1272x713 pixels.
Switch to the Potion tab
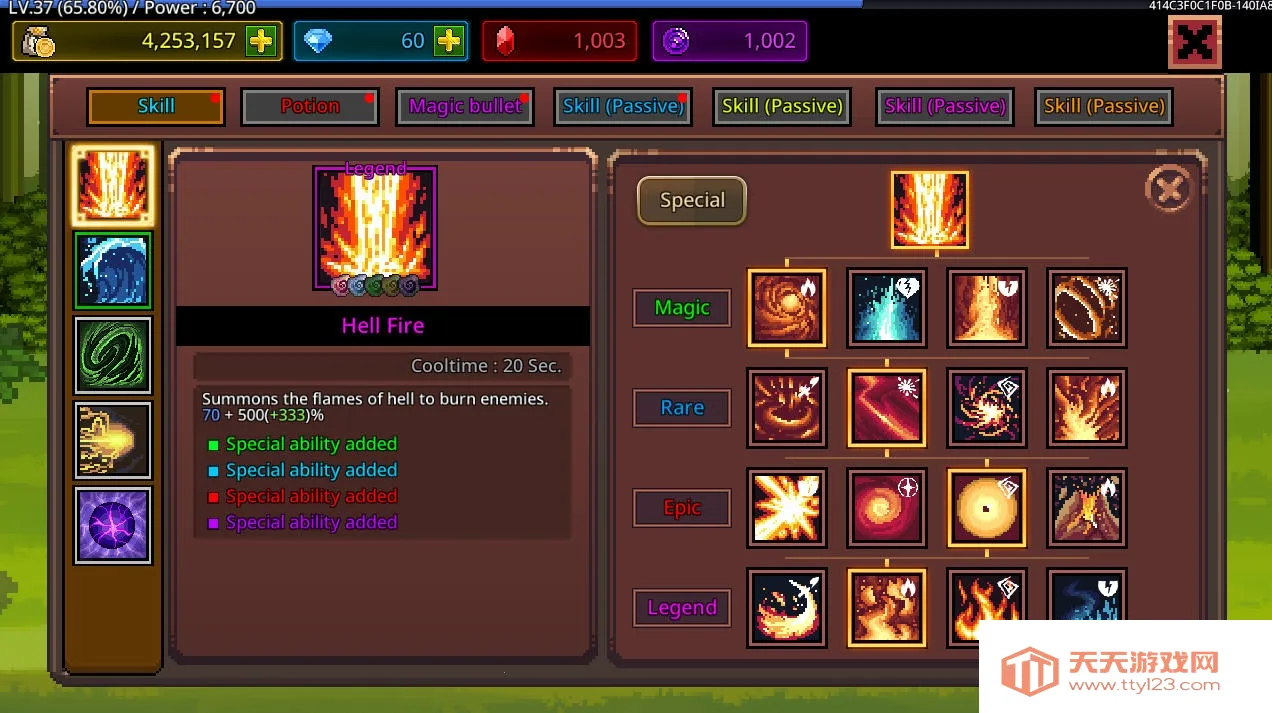tap(310, 106)
